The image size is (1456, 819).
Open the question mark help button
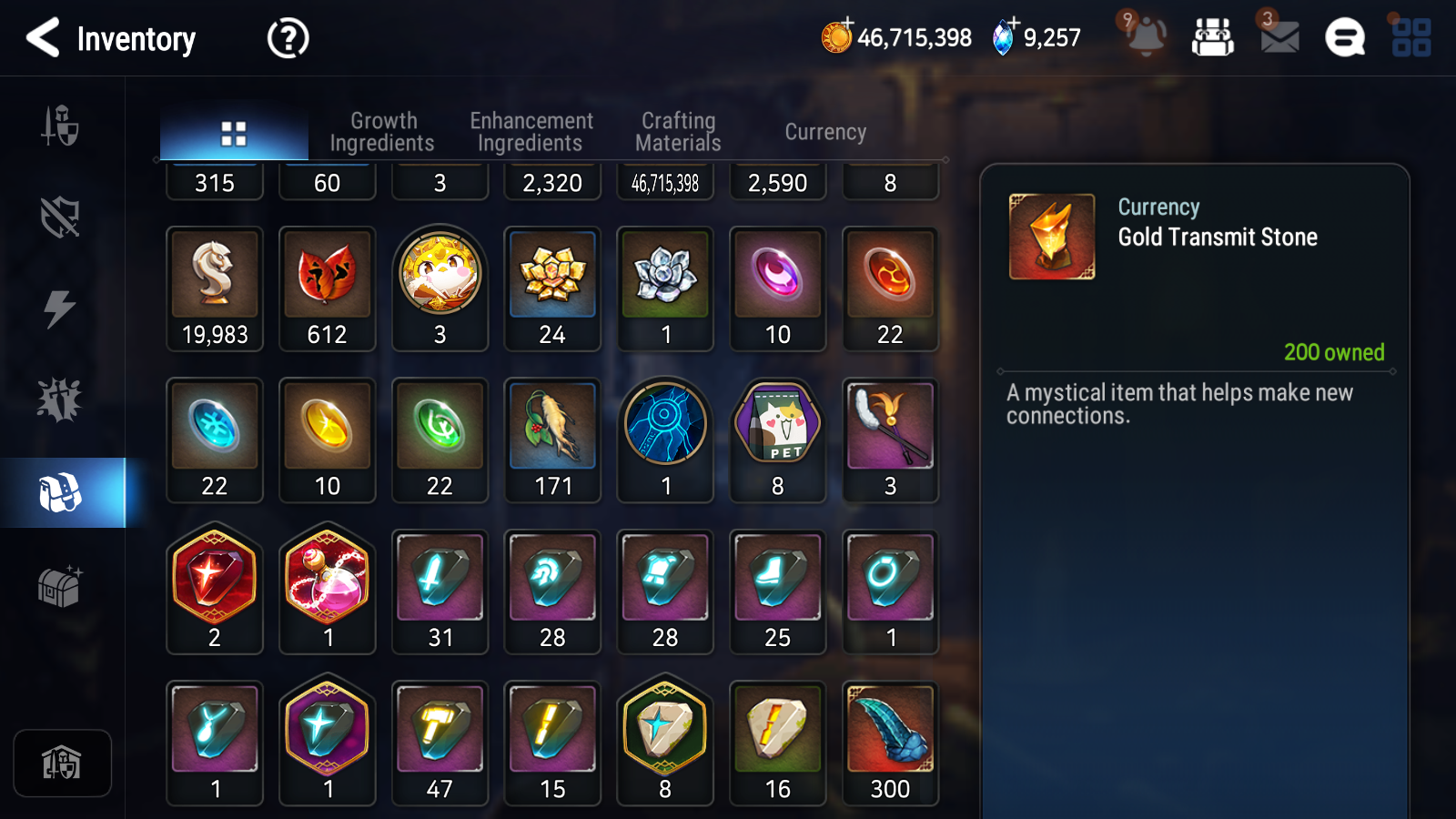coord(288,38)
